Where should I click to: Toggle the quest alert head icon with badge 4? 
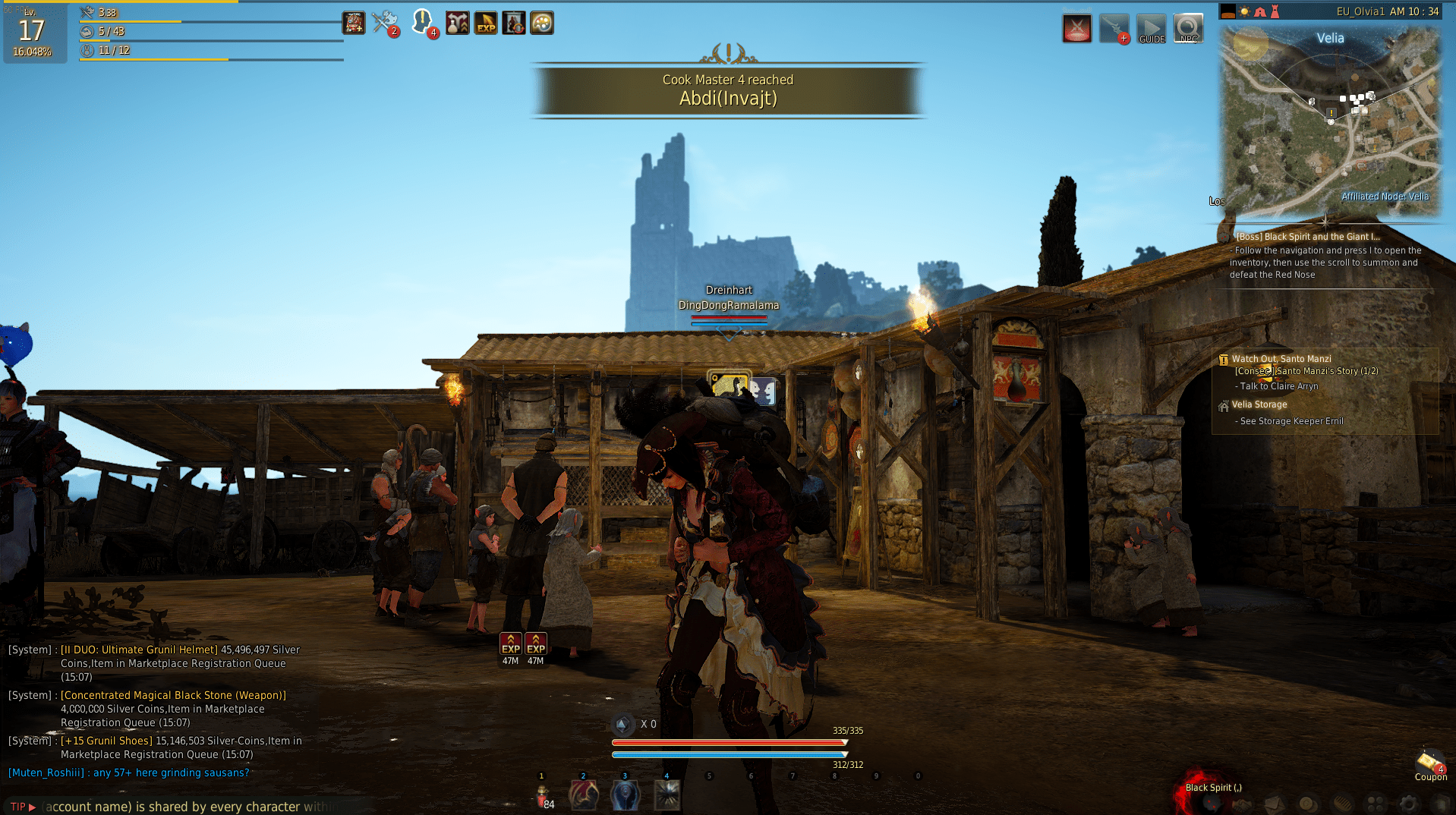tap(423, 23)
